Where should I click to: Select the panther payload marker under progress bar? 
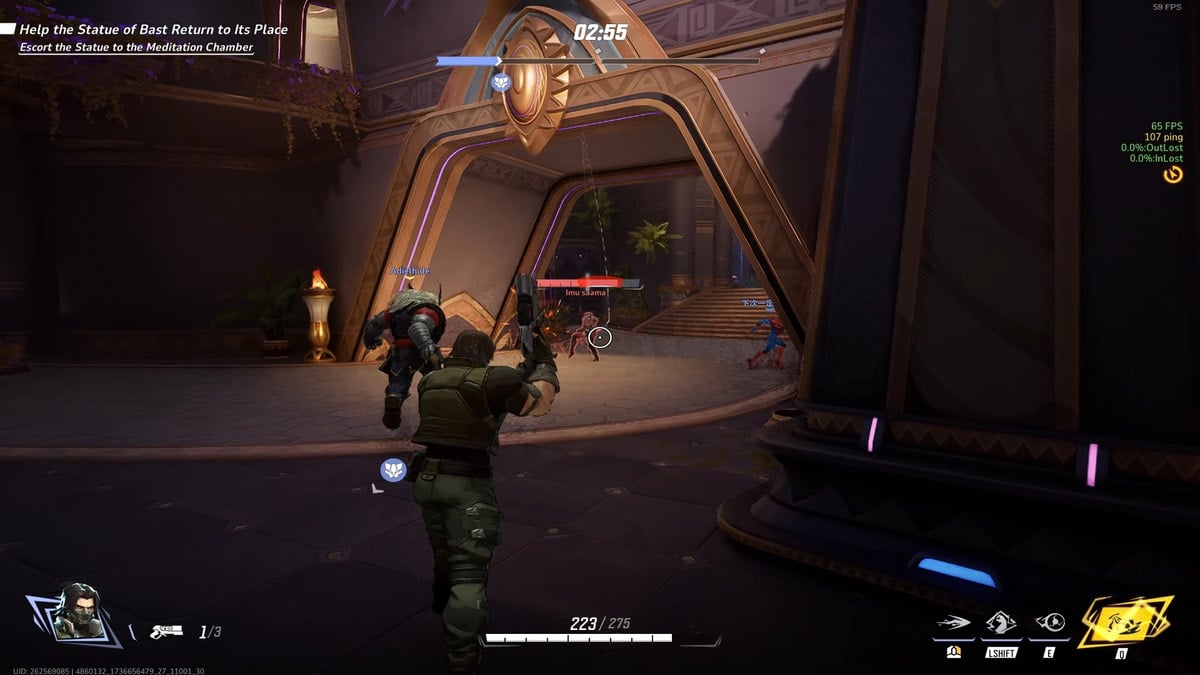(502, 82)
